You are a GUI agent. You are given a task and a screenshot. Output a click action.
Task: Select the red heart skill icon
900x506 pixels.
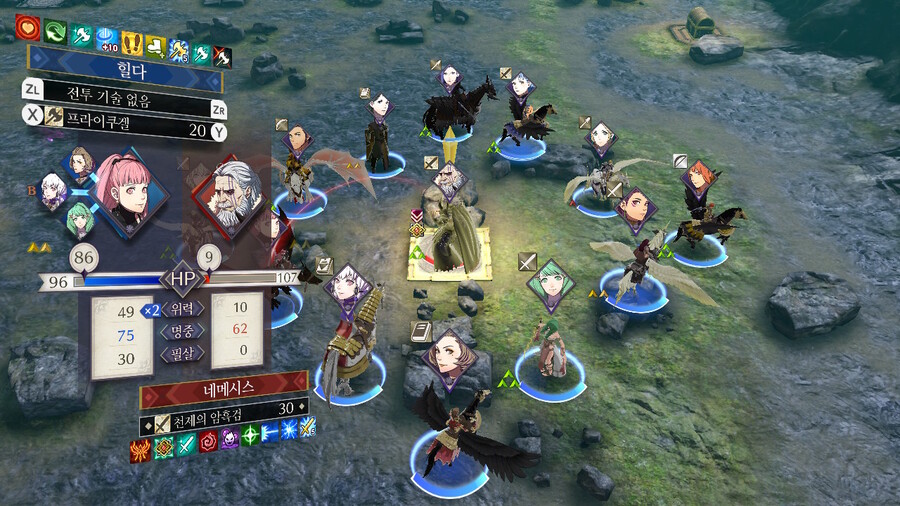[x=27, y=27]
